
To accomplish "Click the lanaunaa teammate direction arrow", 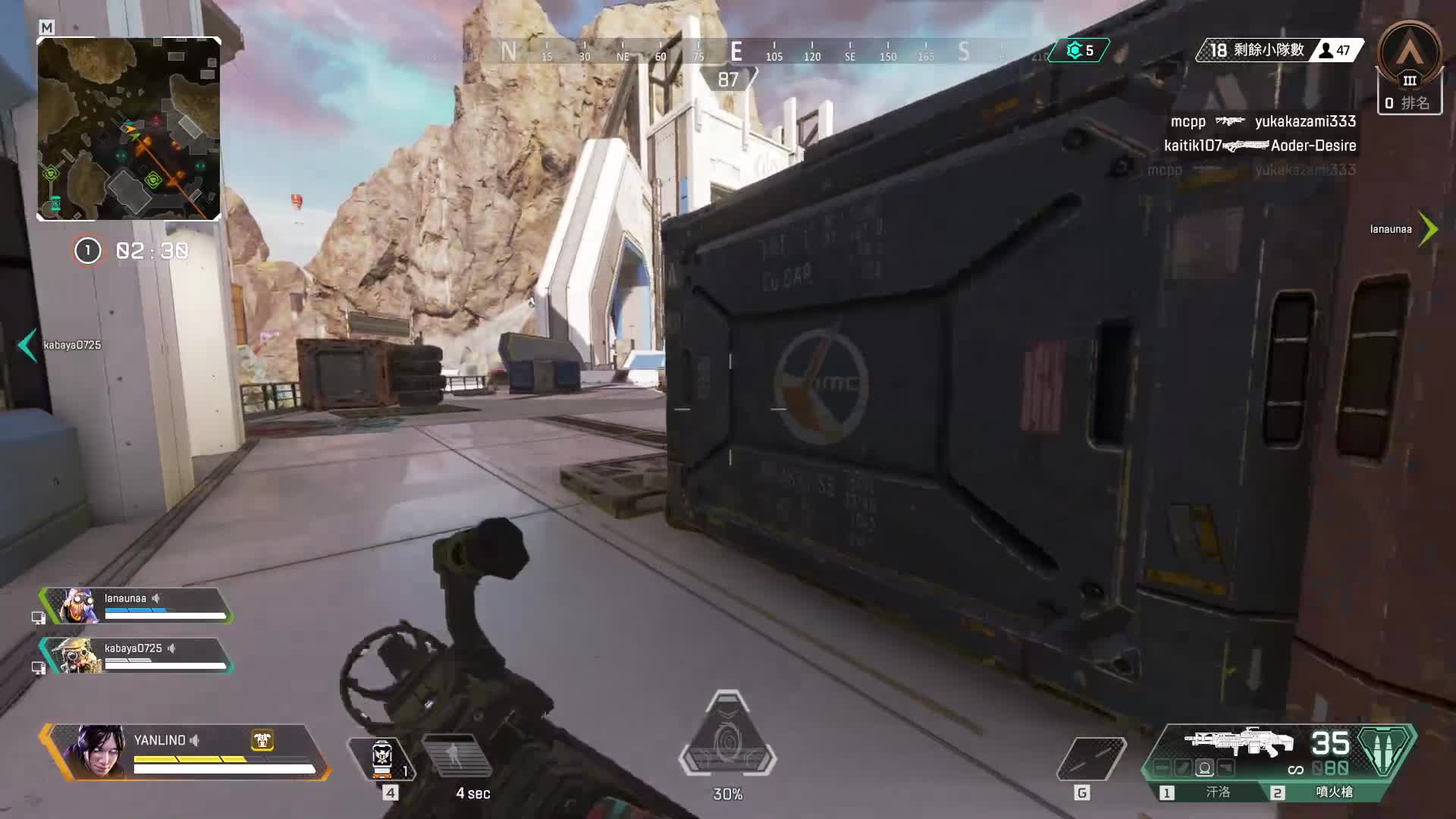I will pyautogui.click(x=1428, y=228).
